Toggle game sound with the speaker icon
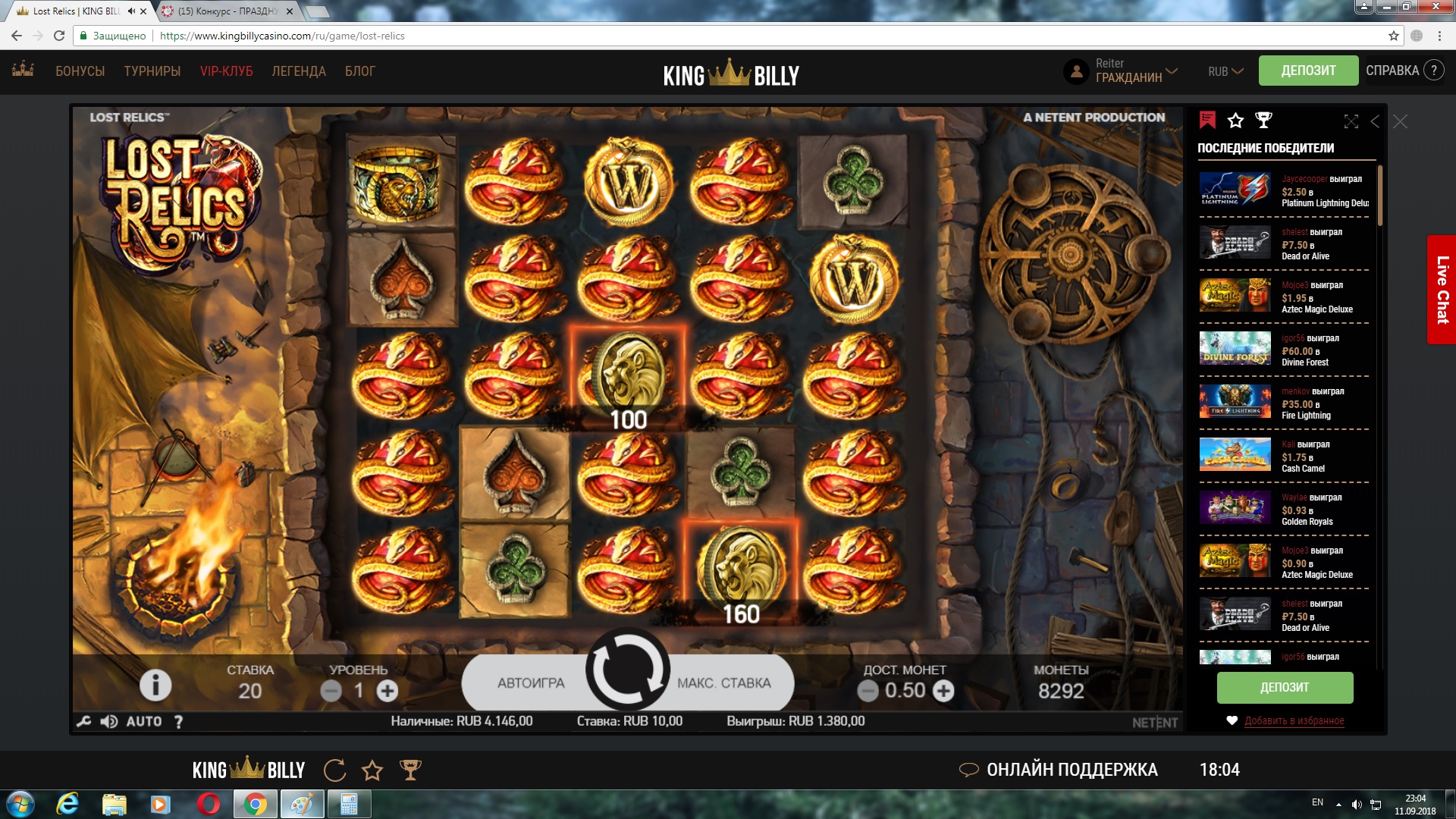This screenshot has width=1456, height=819. (x=108, y=722)
